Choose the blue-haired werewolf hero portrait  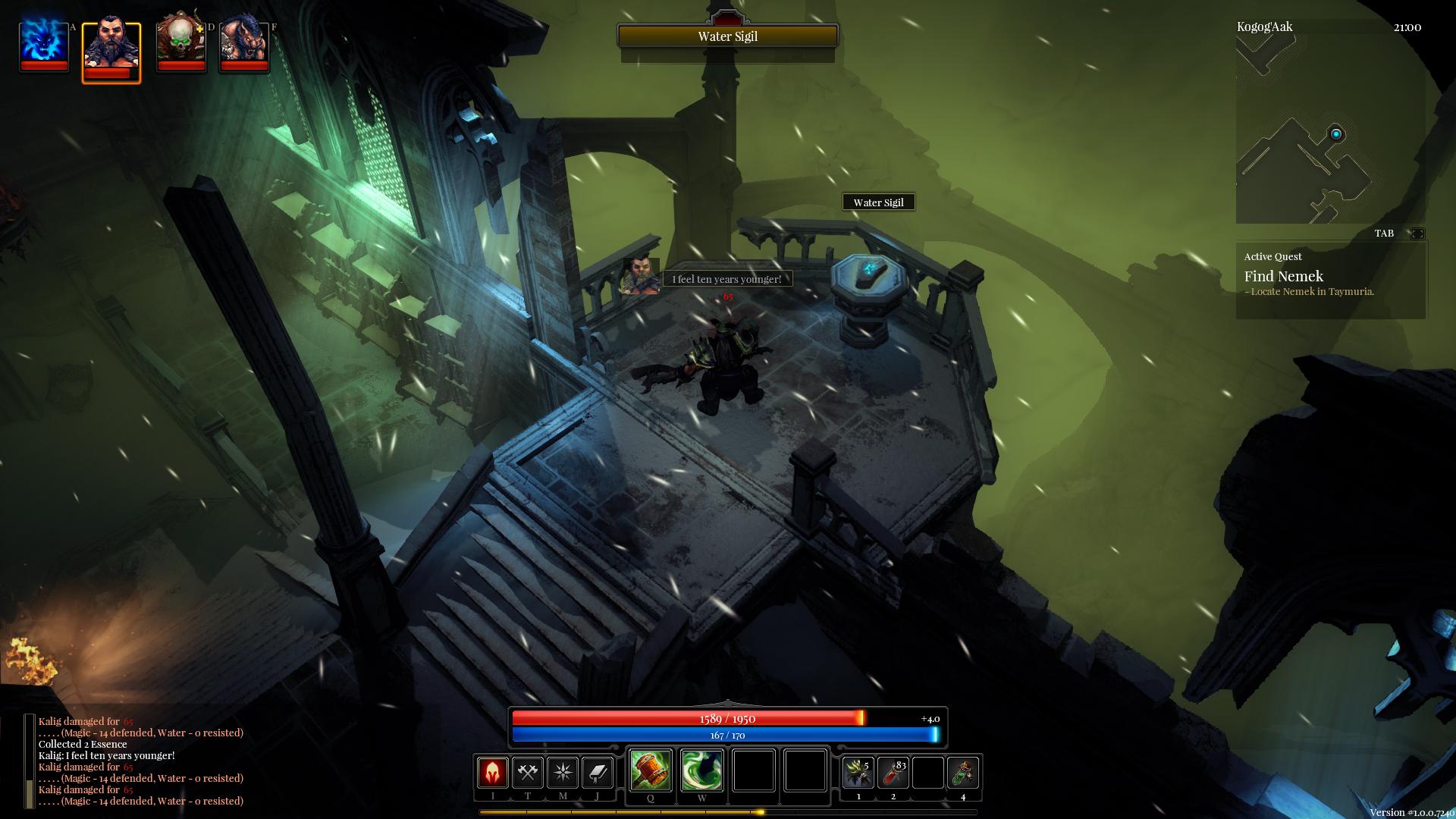[x=244, y=44]
